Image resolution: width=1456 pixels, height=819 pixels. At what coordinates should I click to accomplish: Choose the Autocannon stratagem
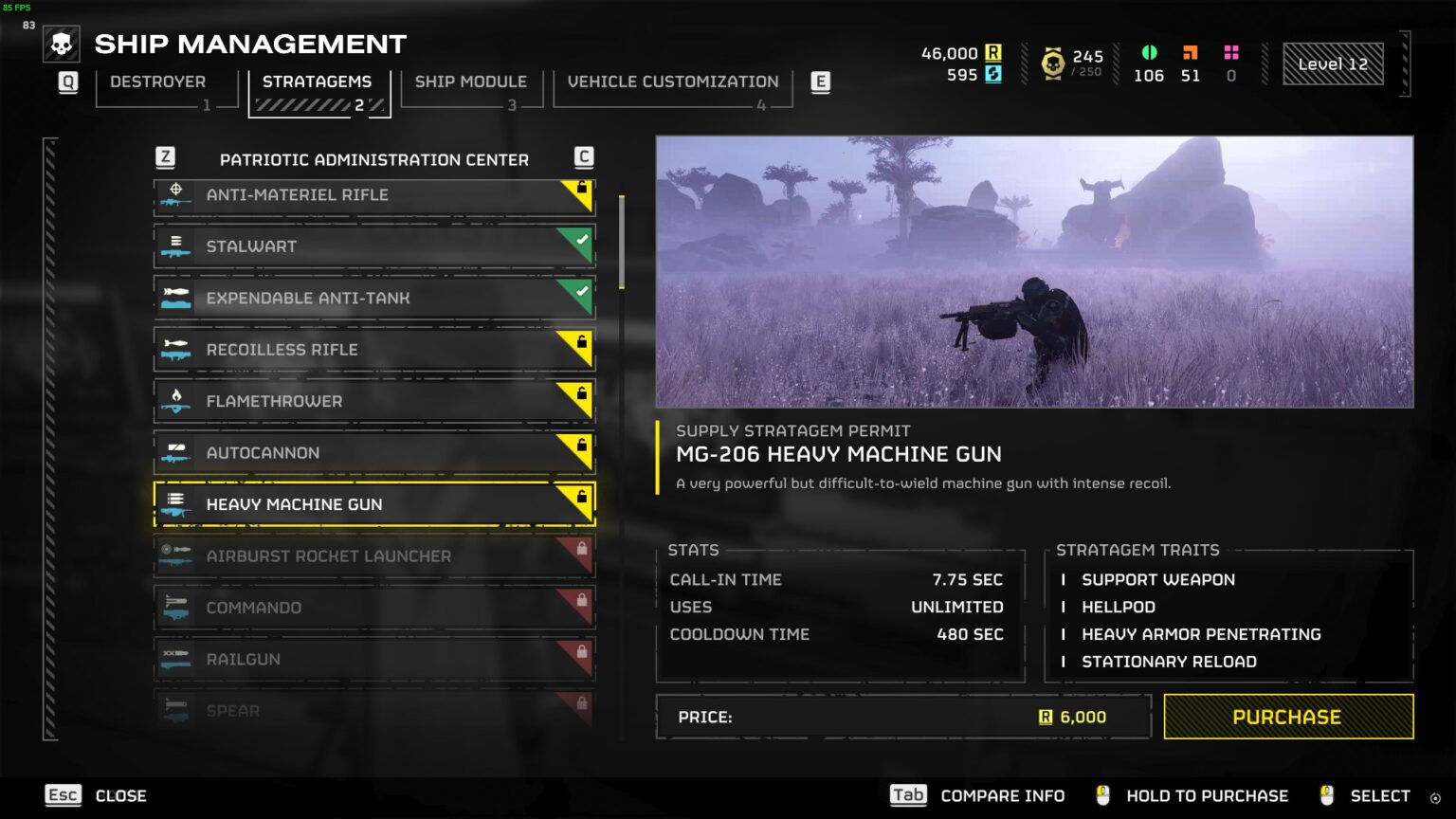pos(373,453)
